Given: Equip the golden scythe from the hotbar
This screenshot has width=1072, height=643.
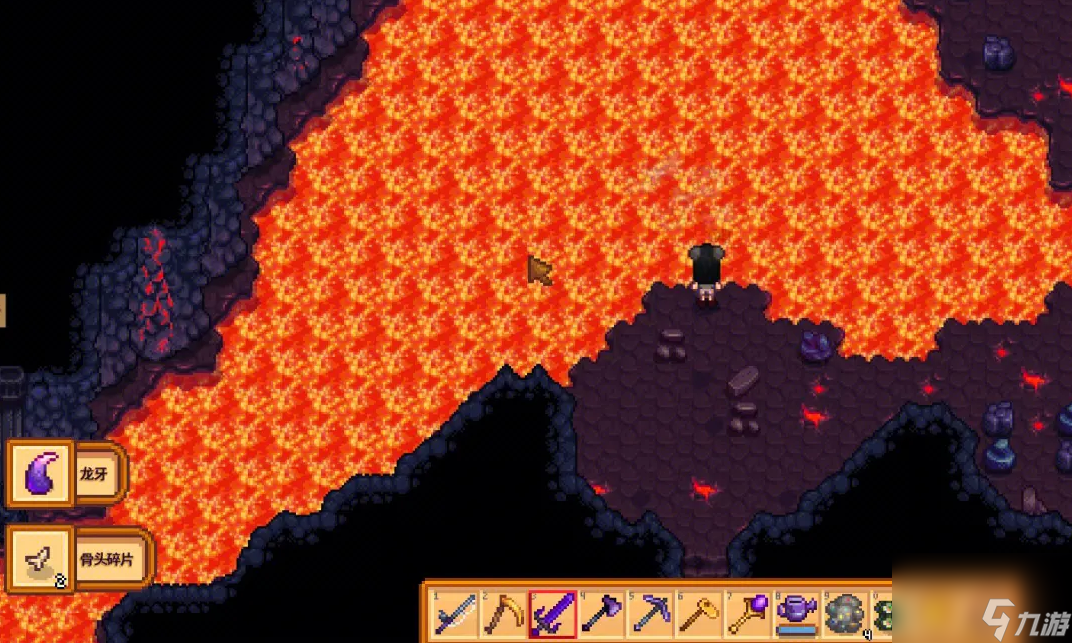Looking at the screenshot, I should [503, 613].
